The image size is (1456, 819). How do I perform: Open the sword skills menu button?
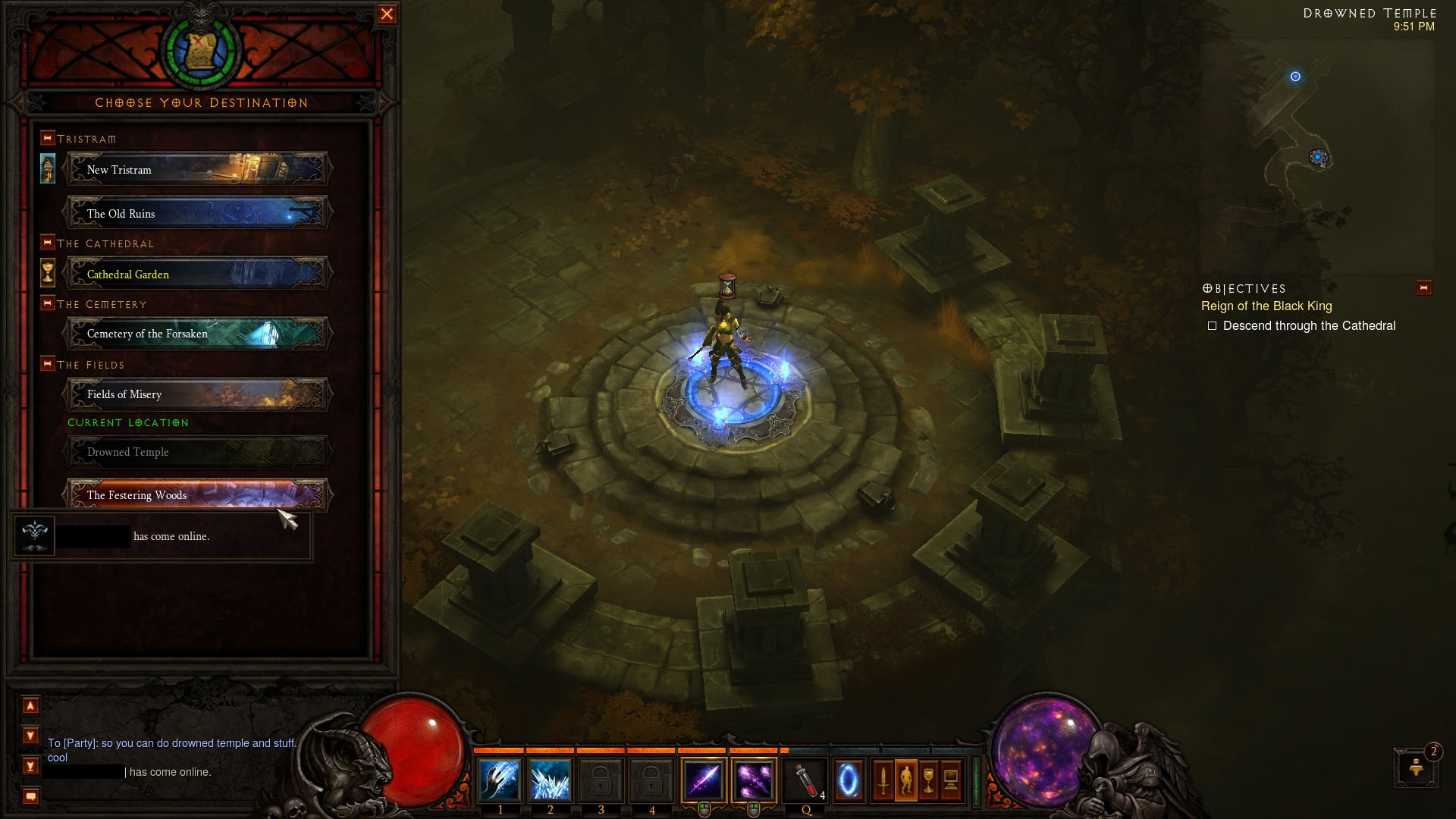(883, 780)
